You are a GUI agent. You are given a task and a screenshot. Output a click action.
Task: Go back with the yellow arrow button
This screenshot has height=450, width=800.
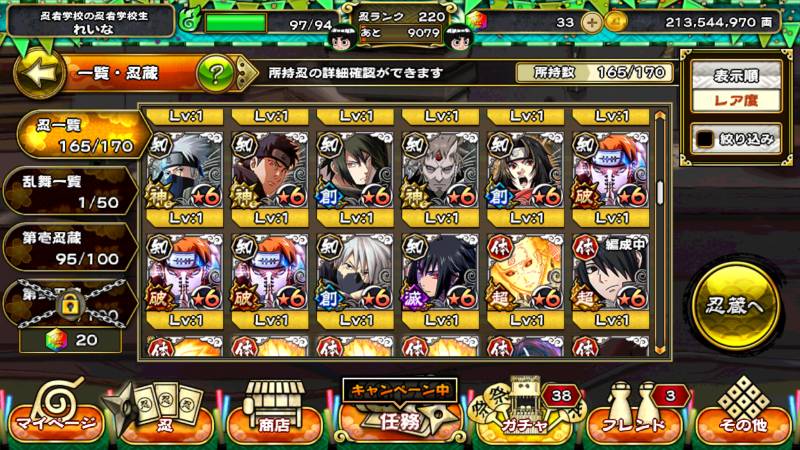coord(37,73)
